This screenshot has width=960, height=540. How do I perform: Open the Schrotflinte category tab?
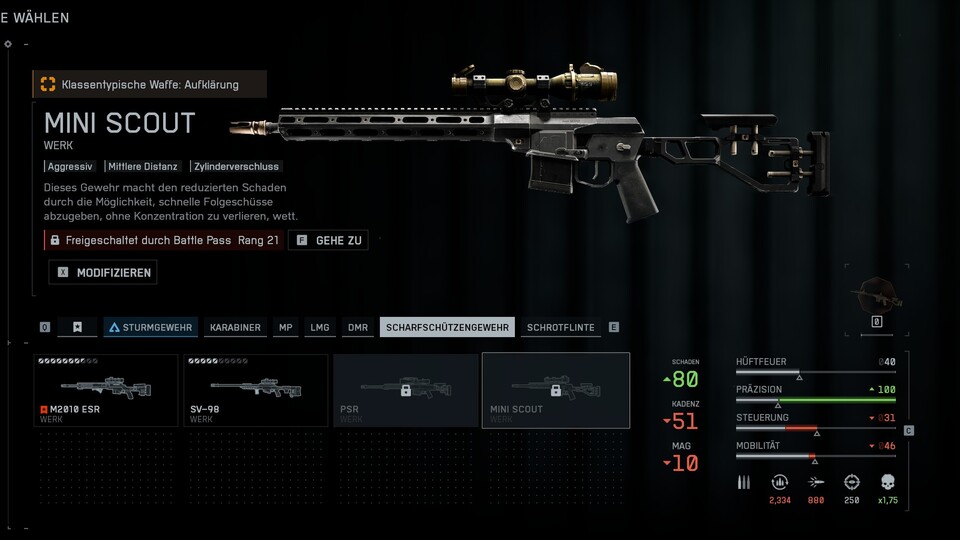click(x=560, y=327)
